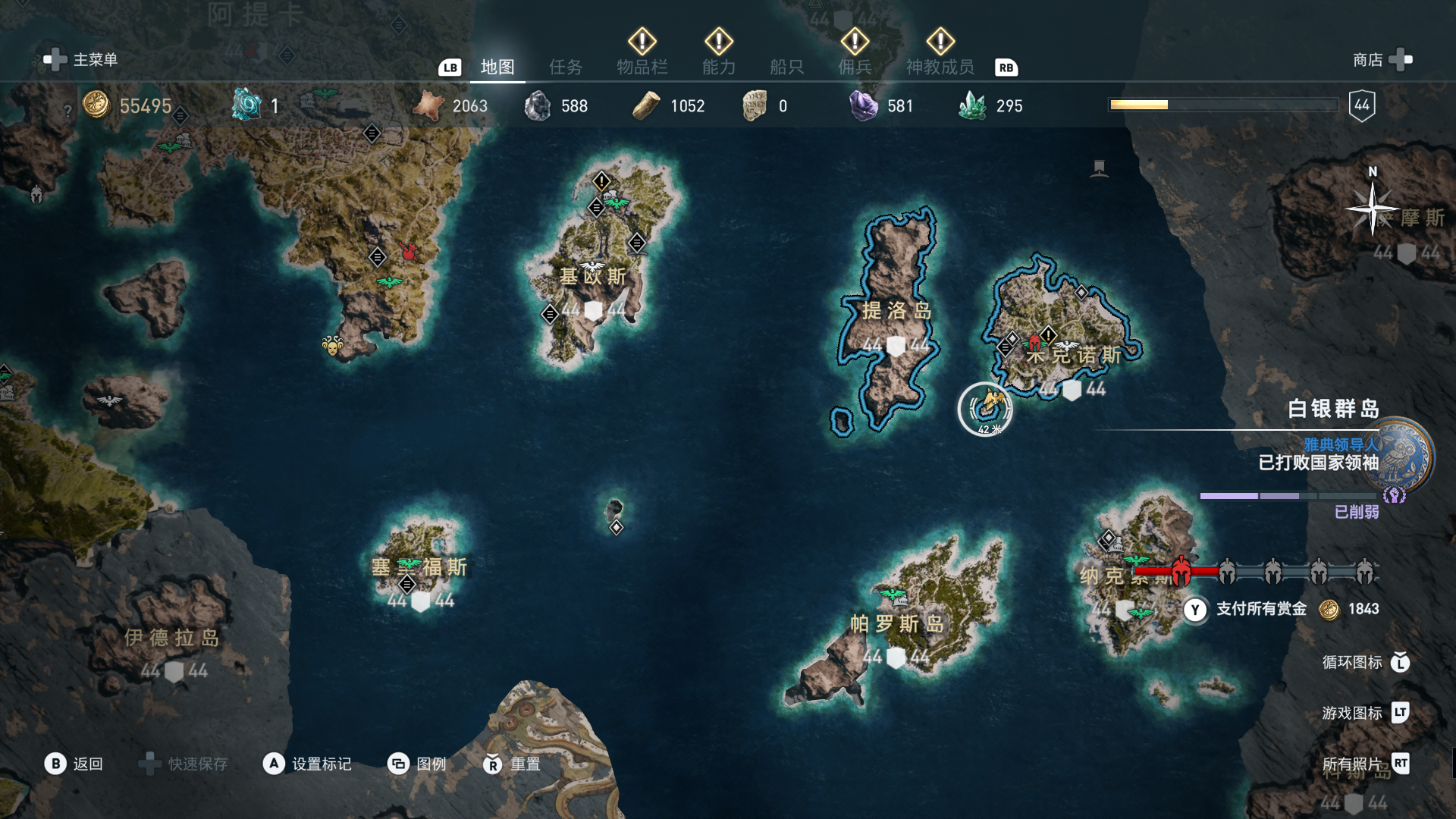Screen dimensions: 1456x819
Task: Switch to the 任务 (Quests) tab
Action: 566,67
